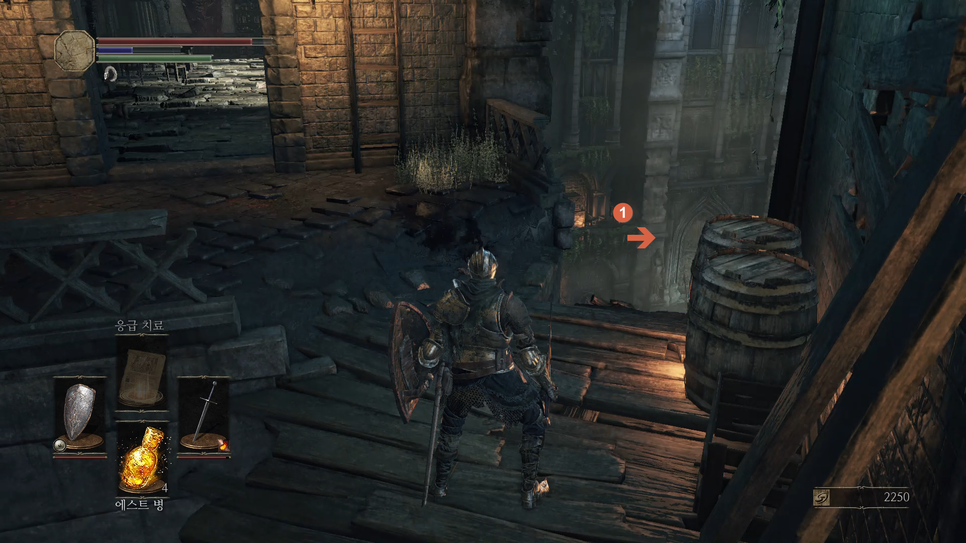Select the right-hand sword slot
The height and width of the screenshot is (543, 966).
(x=204, y=415)
